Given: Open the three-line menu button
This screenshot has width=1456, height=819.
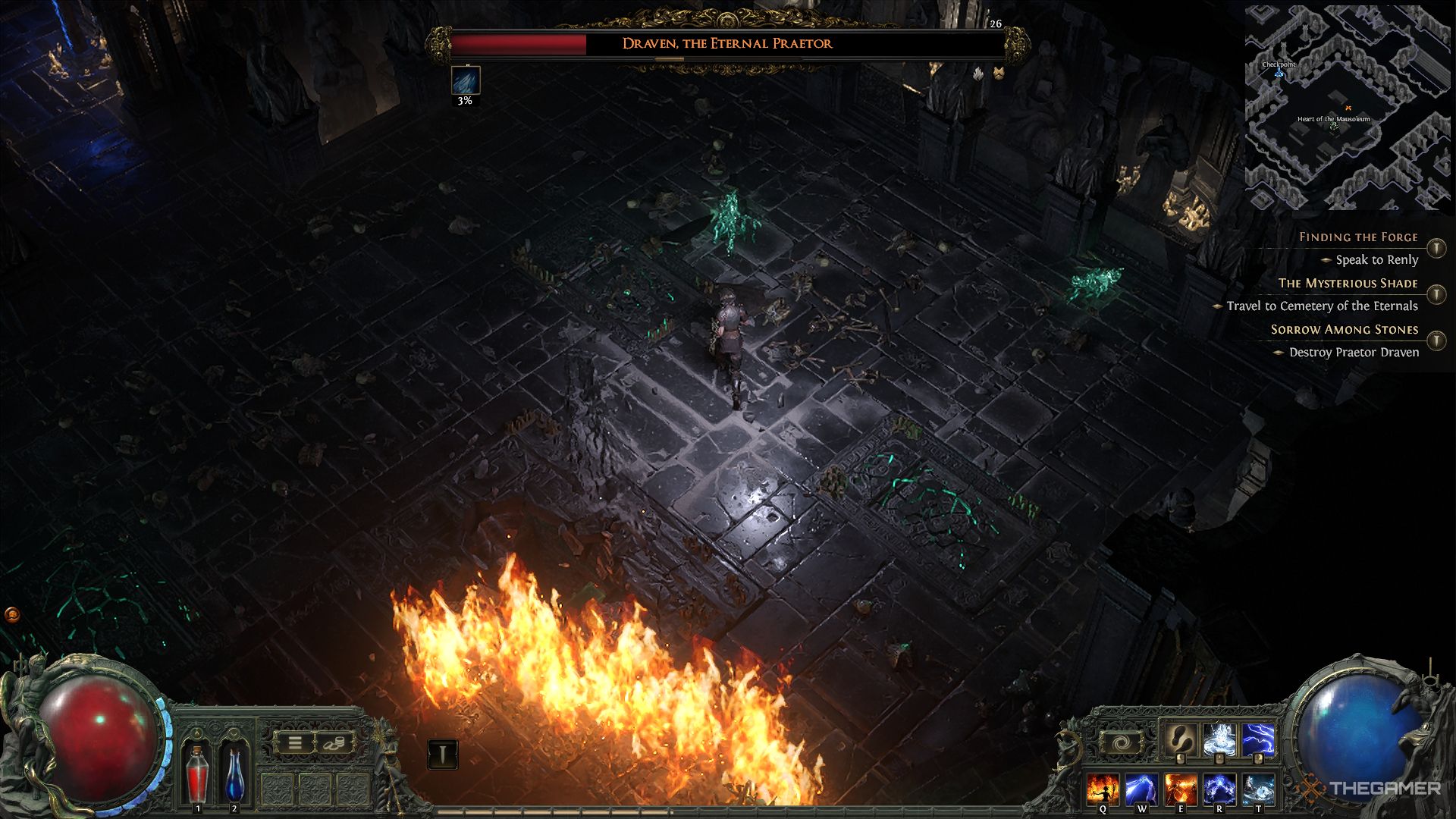Looking at the screenshot, I should [x=295, y=743].
